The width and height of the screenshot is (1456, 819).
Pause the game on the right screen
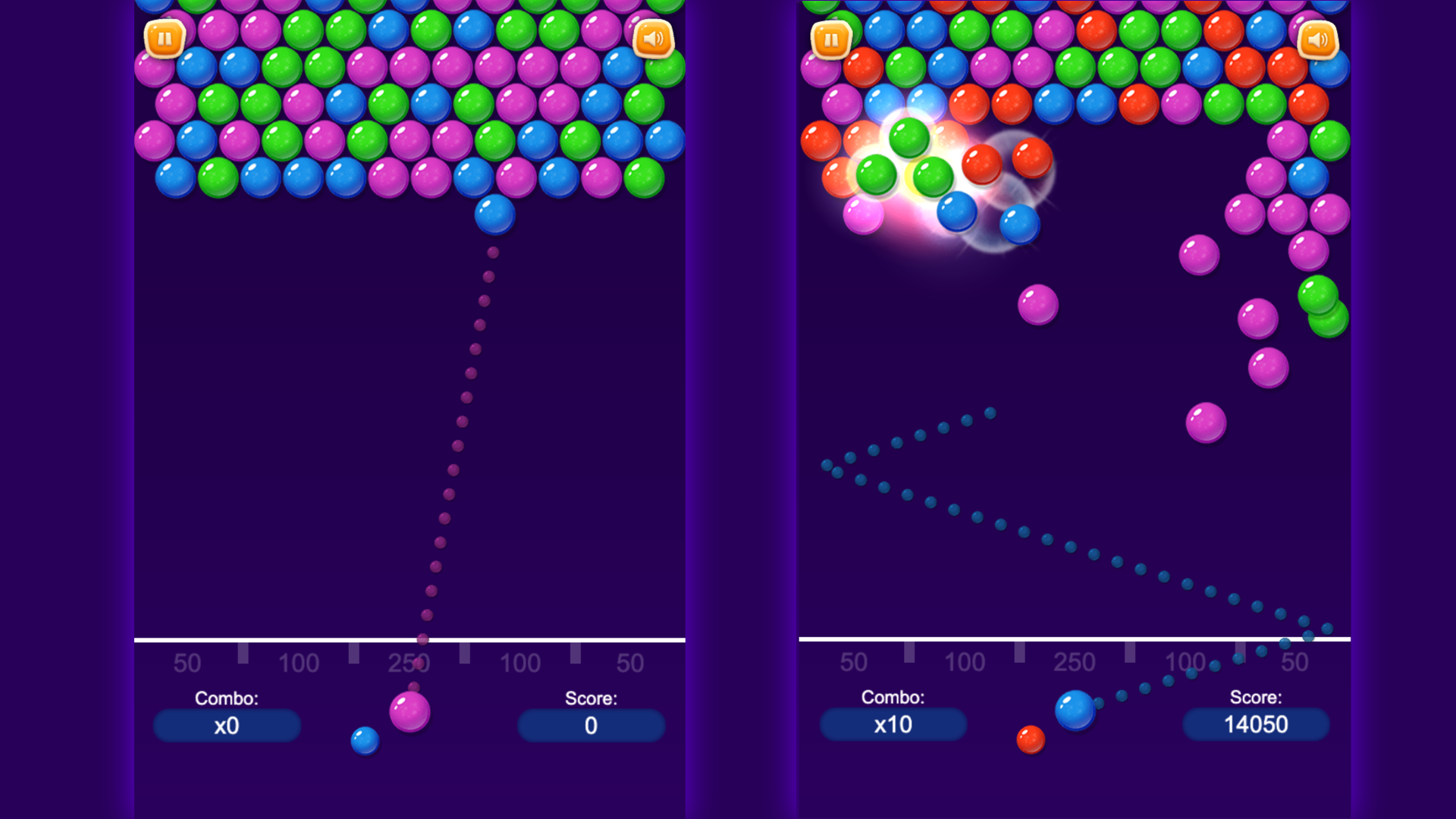[x=831, y=39]
